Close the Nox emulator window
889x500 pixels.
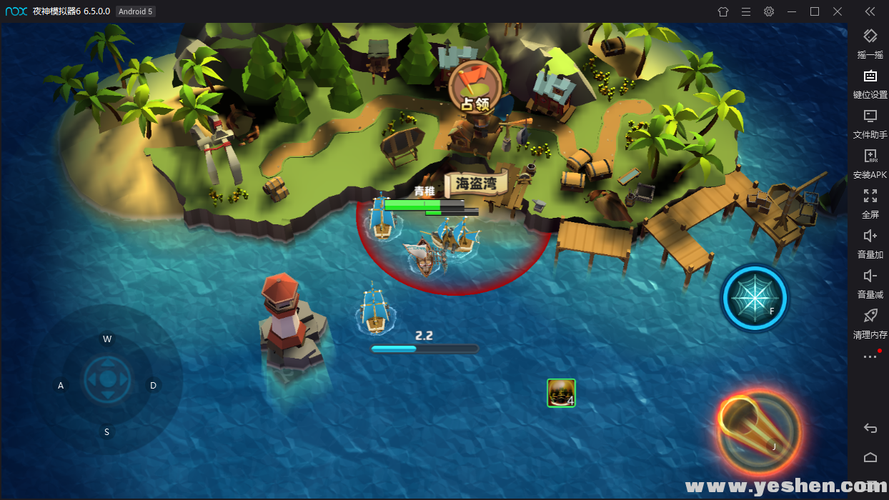pos(837,11)
